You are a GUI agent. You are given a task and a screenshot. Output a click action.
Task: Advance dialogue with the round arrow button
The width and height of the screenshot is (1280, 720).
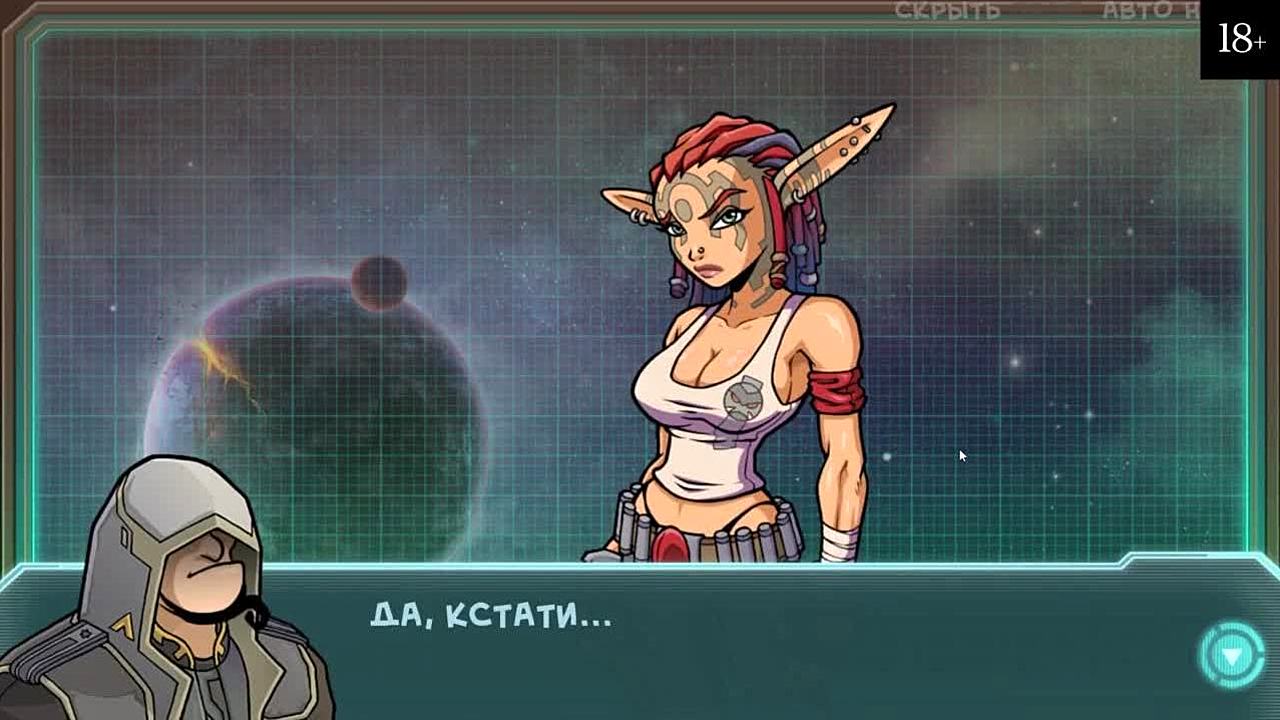point(1231,655)
